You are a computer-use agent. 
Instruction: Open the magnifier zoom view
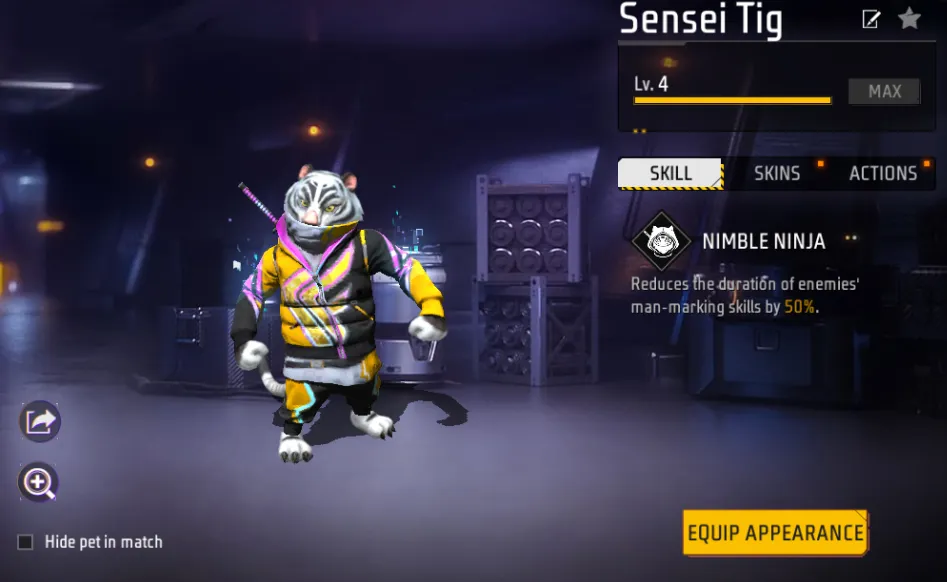tap(39, 484)
